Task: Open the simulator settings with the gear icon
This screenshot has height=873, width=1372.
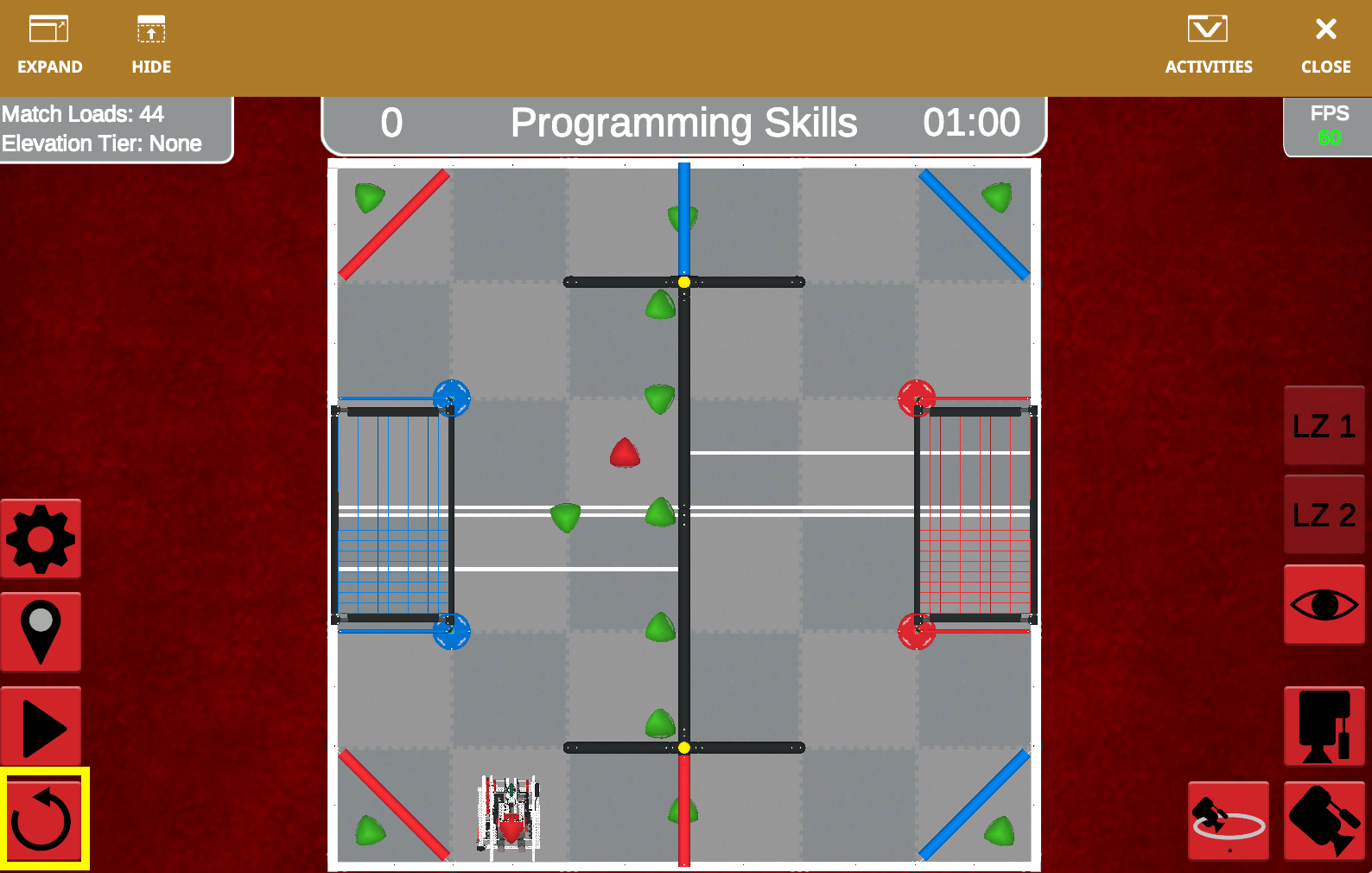Action: (41, 538)
